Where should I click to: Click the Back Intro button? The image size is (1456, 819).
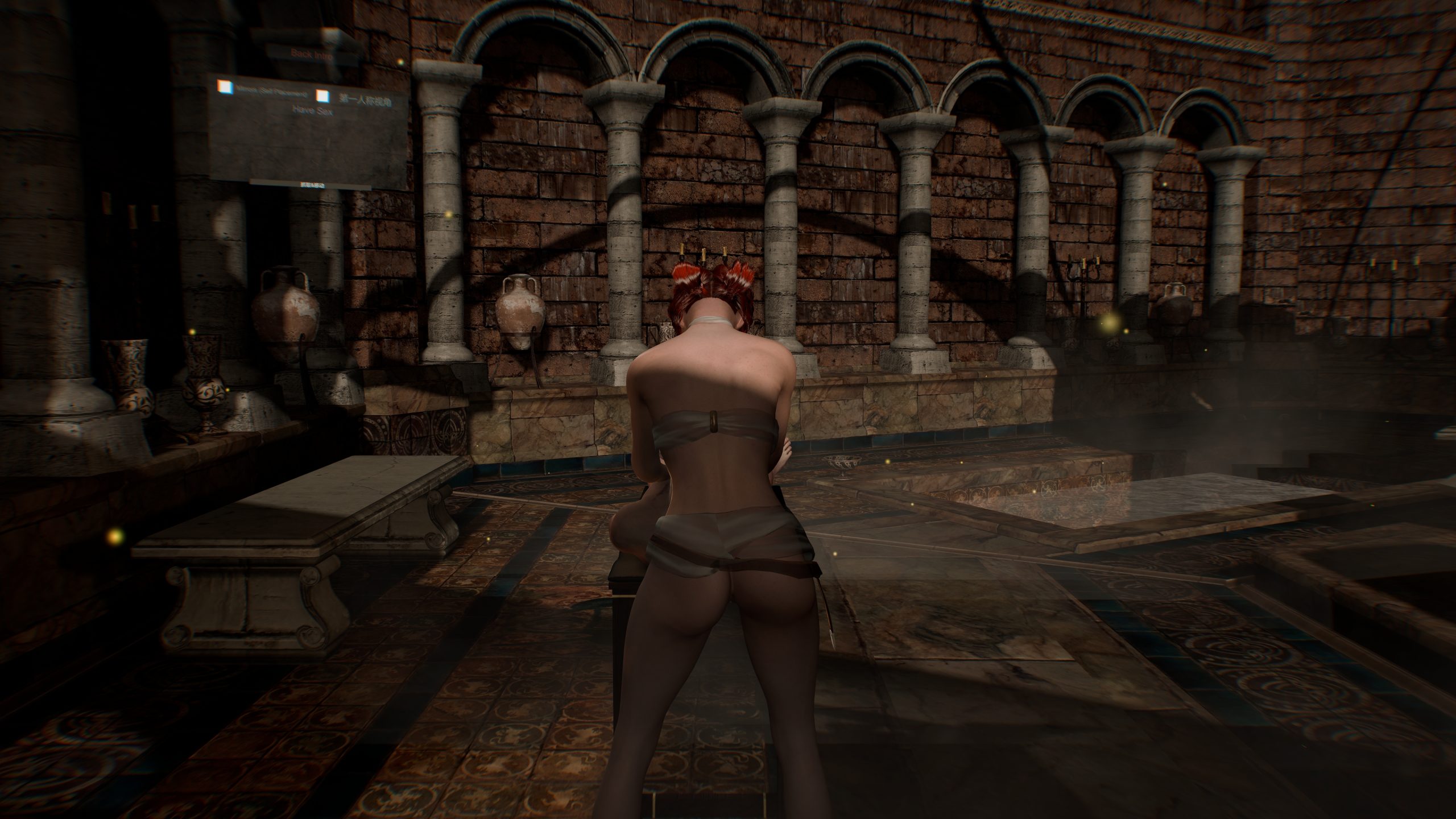point(311,54)
